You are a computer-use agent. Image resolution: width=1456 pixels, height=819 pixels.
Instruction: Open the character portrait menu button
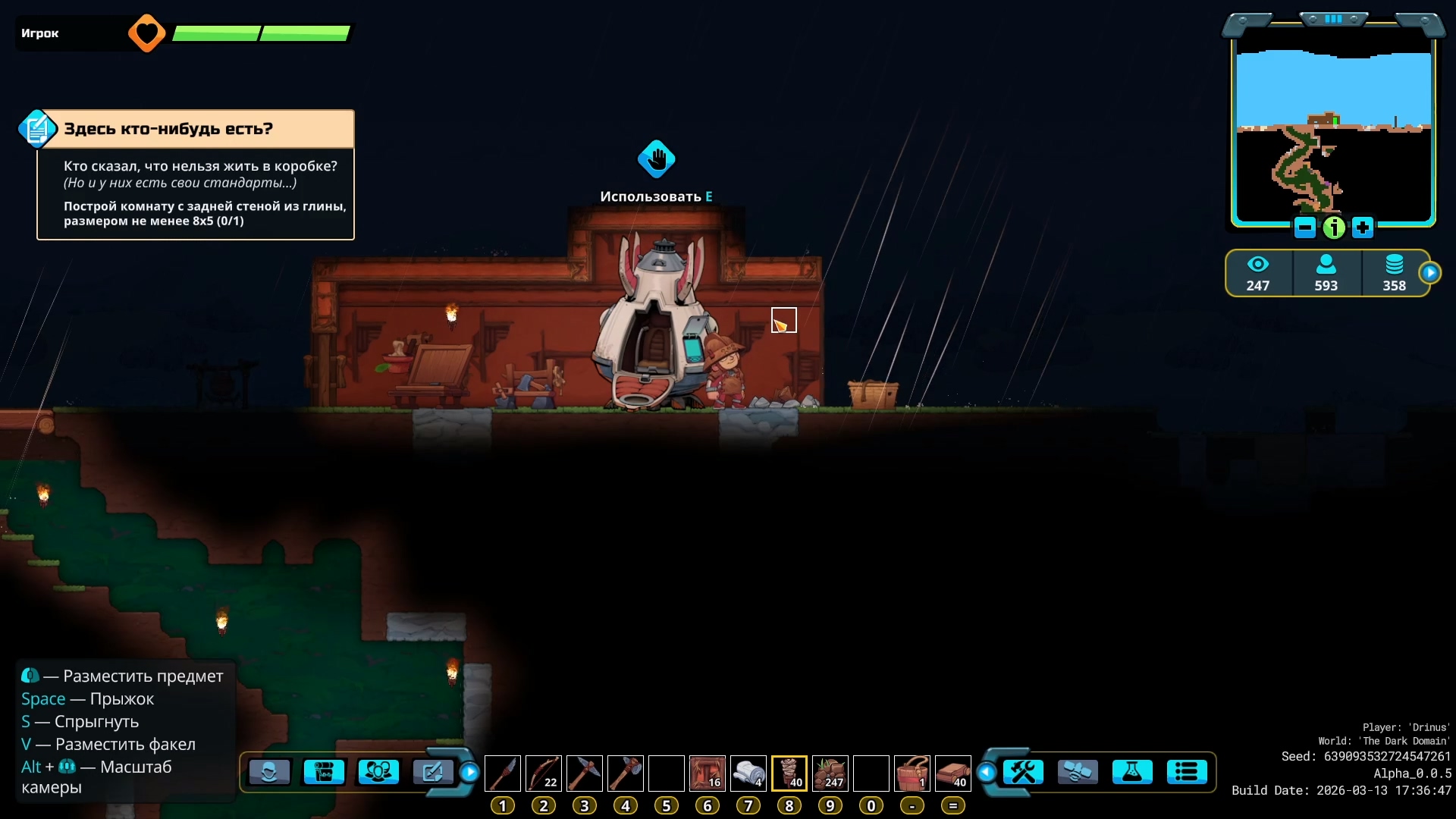point(269,773)
